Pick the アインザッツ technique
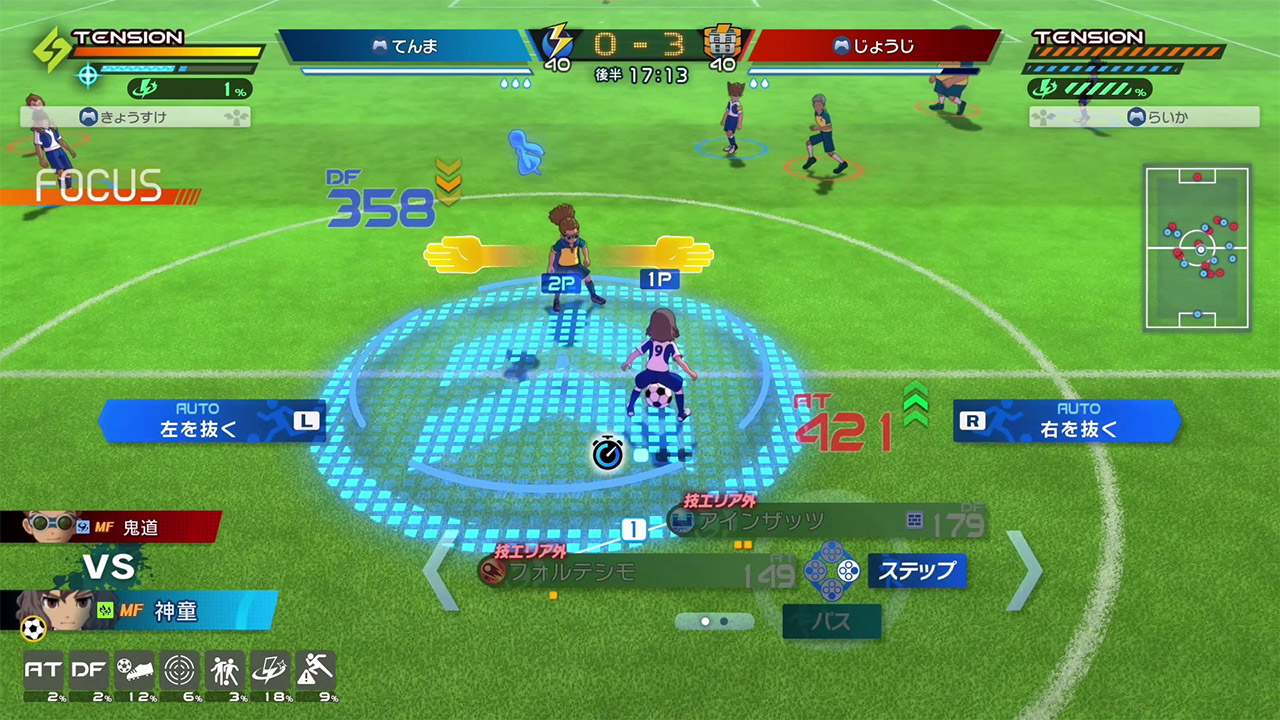Screen dimensions: 1280x720 (790, 521)
